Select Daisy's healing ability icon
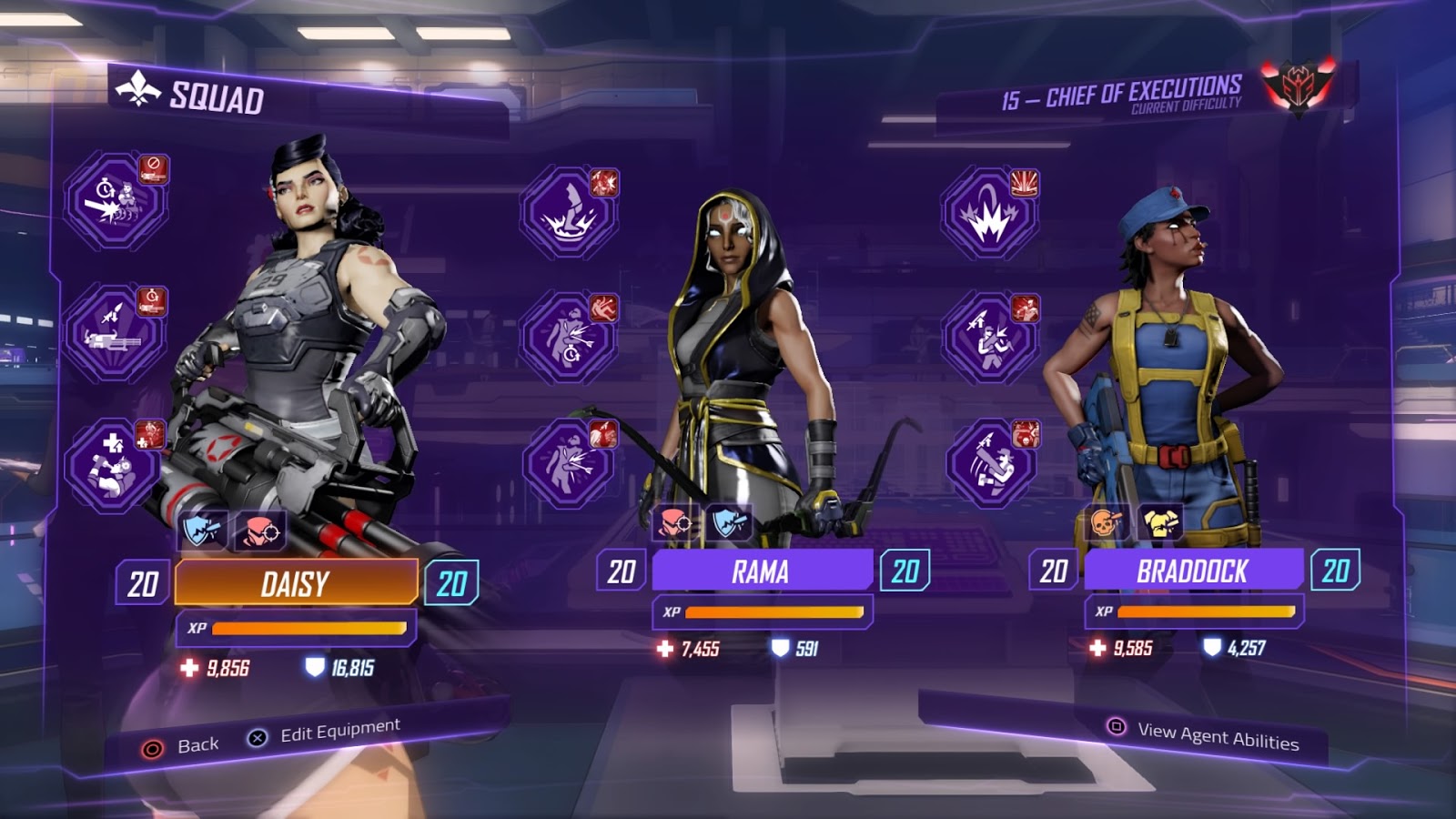 pos(113,466)
